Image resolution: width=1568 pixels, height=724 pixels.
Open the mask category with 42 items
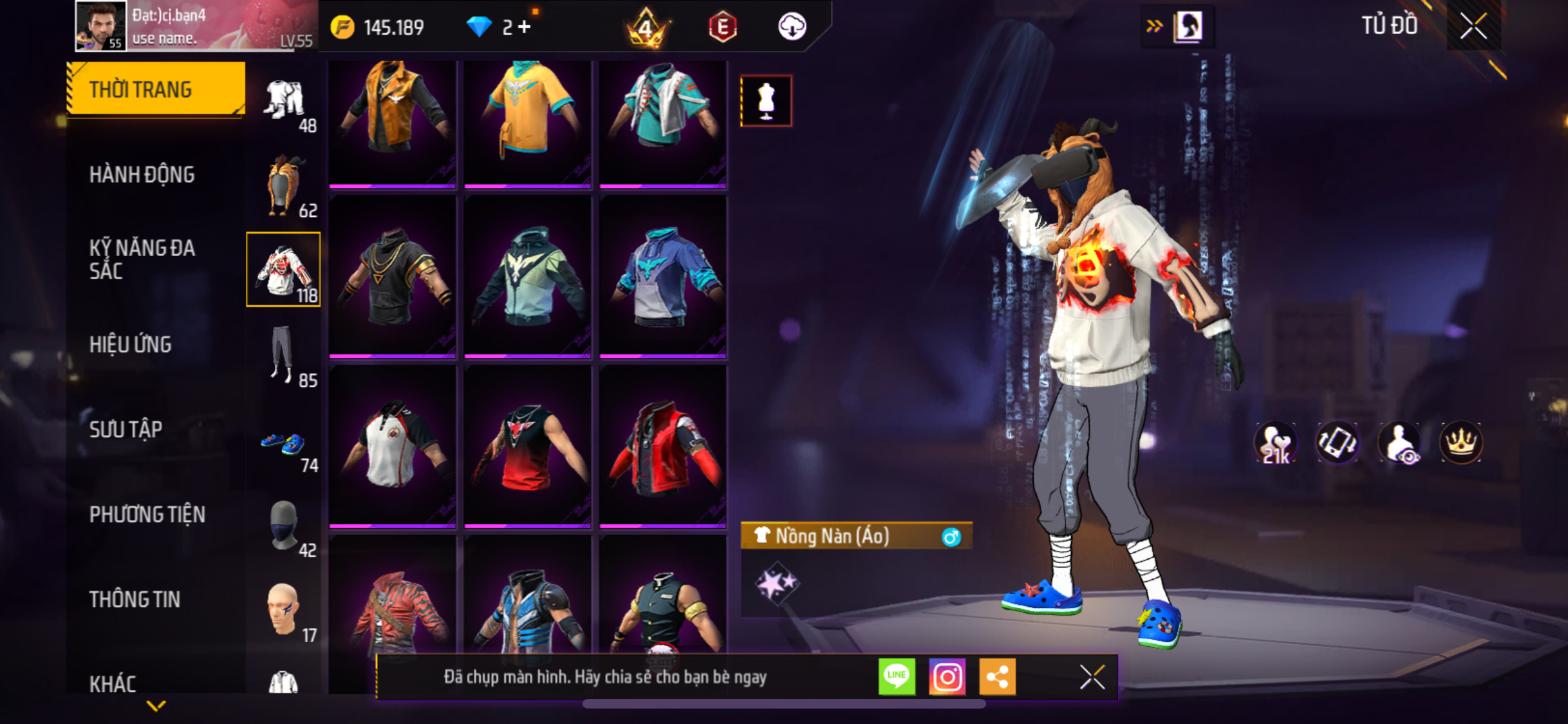(283, 526)
